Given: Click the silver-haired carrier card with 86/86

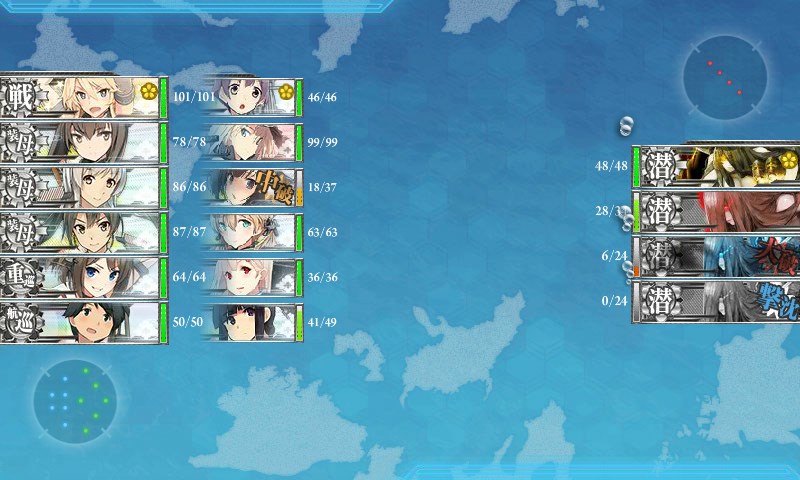Looking at the screenshot, I should point(80,187).
